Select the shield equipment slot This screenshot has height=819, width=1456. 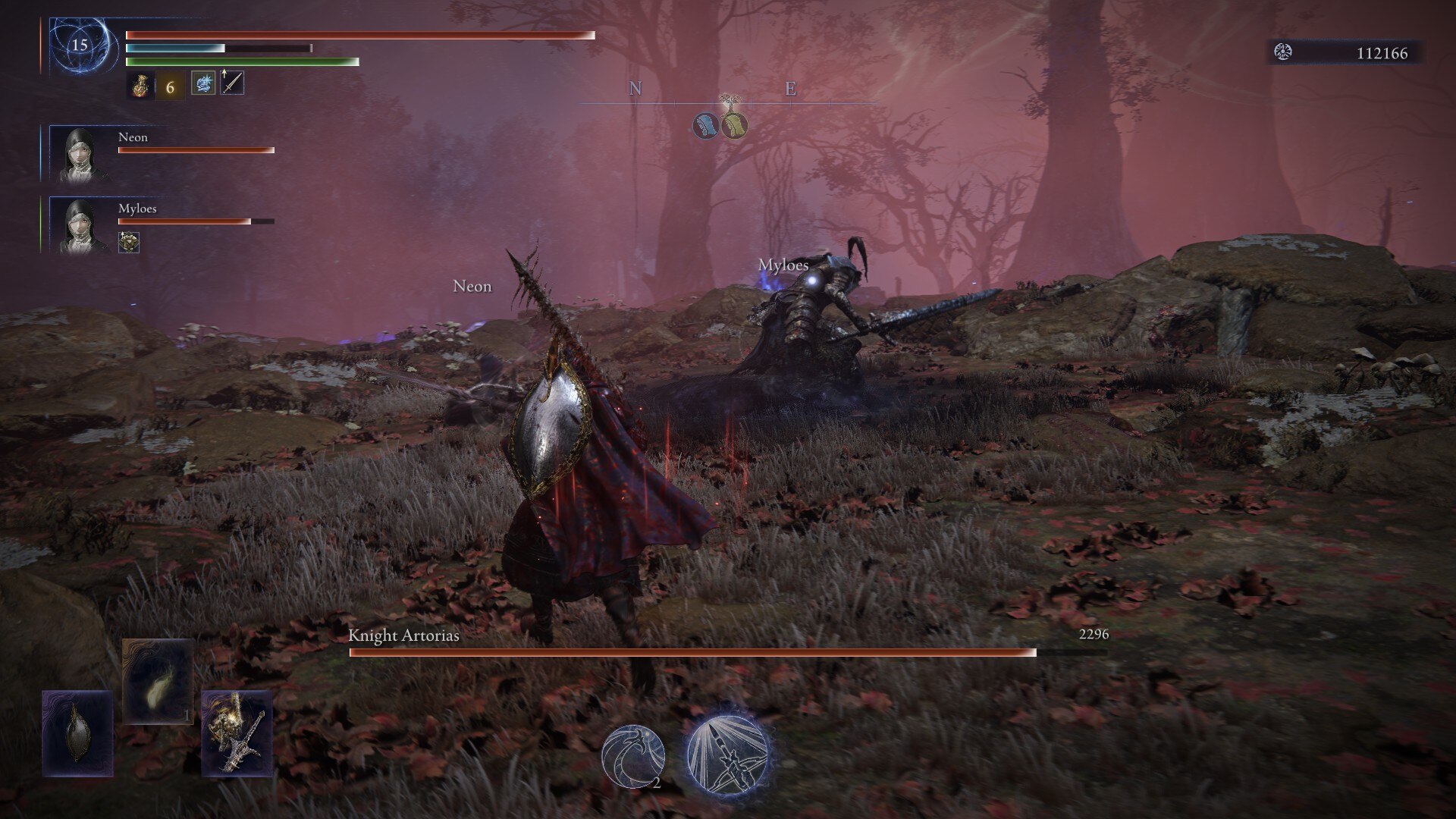point(77,733)
